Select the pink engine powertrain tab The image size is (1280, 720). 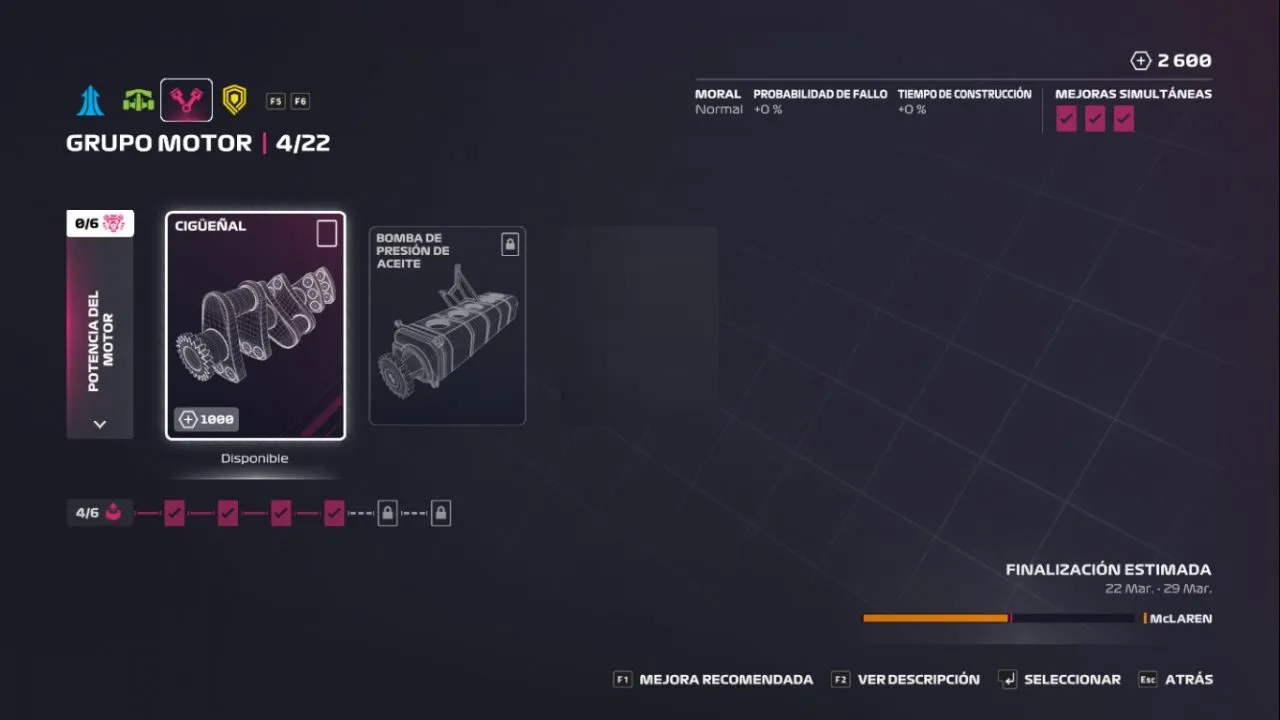[186, 100]
